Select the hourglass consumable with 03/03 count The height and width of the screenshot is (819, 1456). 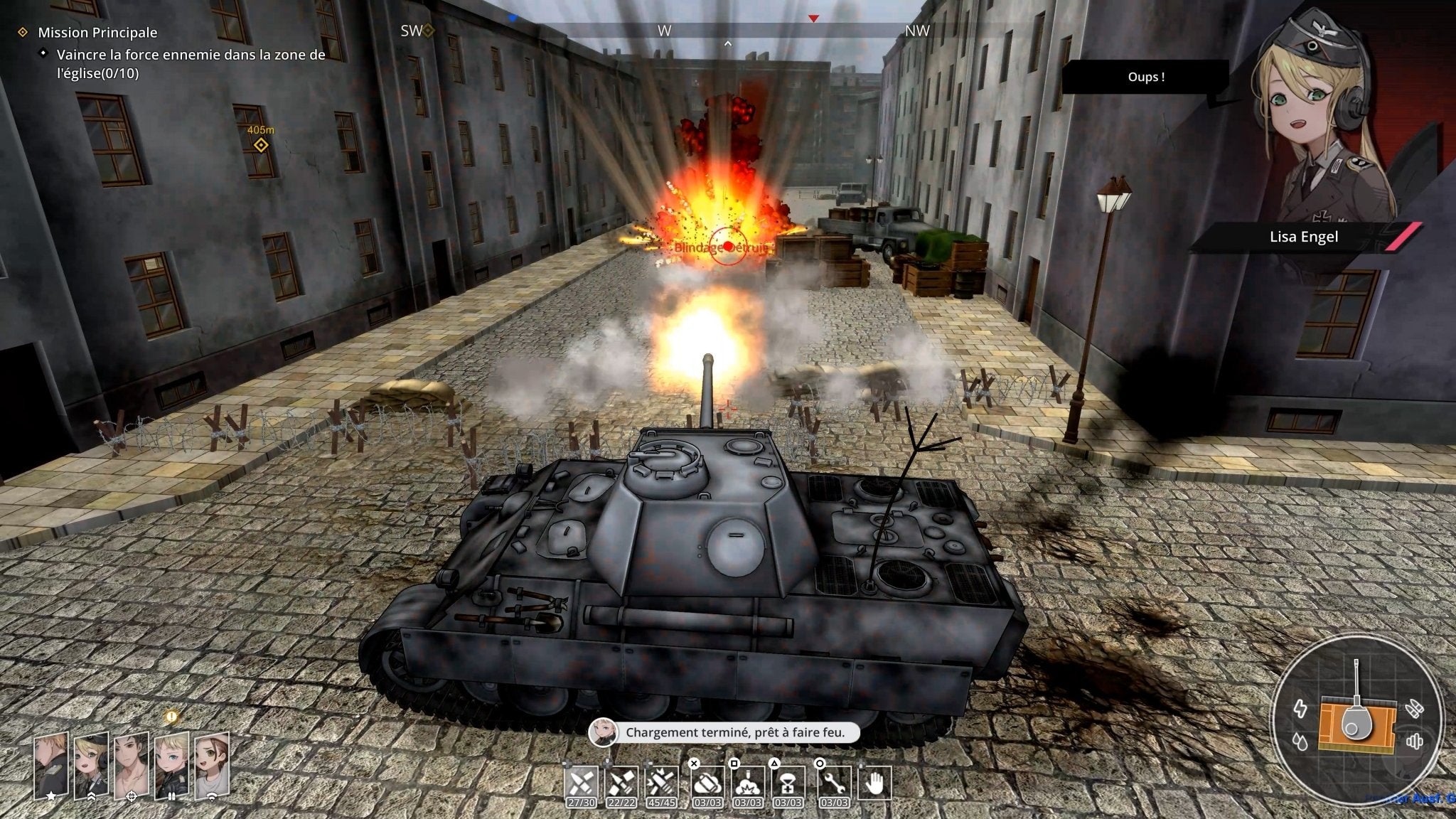749,782
